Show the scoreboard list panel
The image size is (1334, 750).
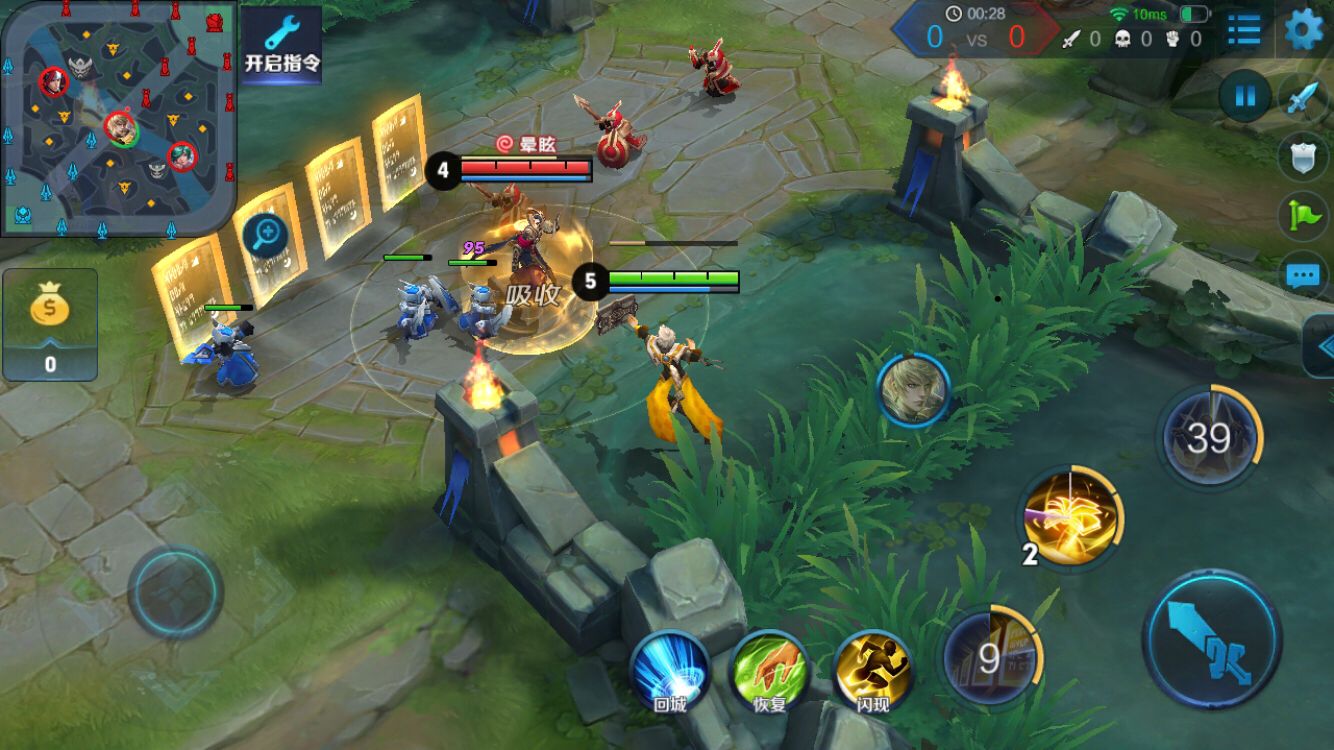coord(1244,30)
